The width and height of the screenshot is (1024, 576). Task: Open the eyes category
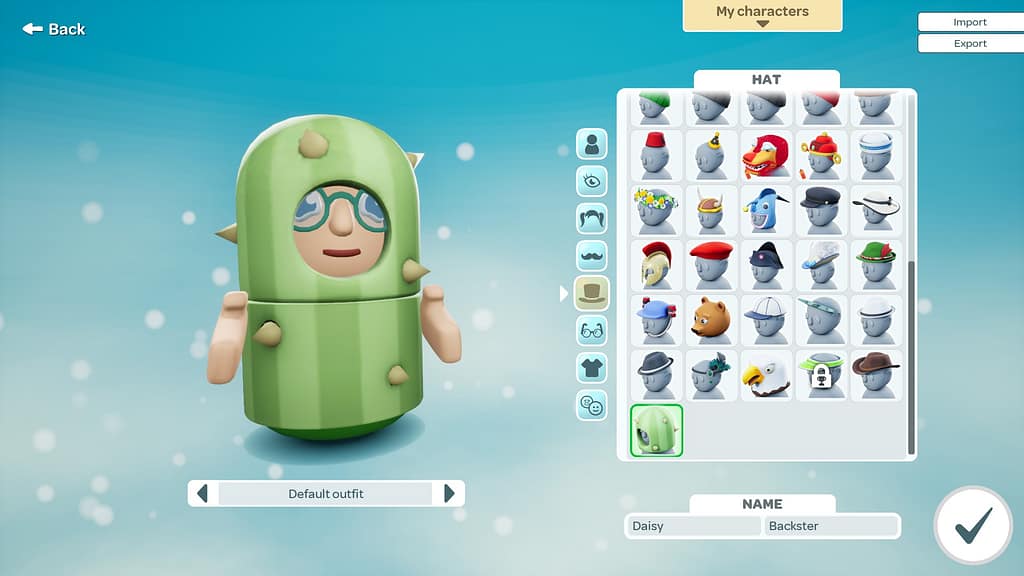[x=591, y=181]
